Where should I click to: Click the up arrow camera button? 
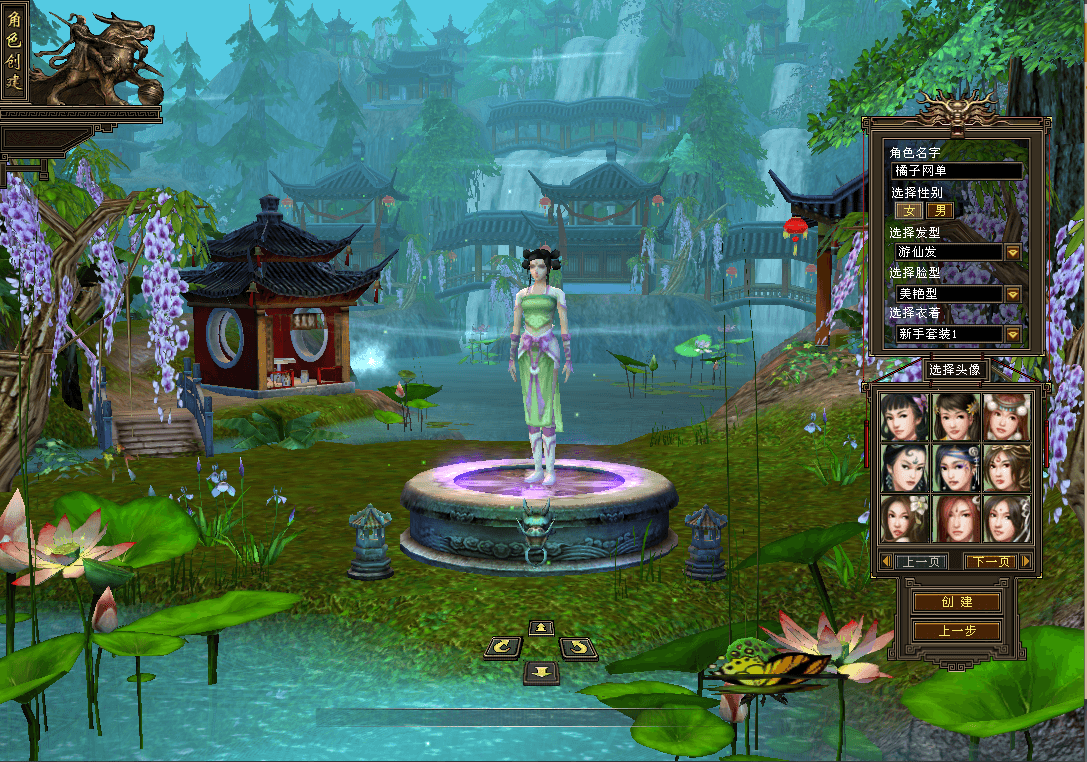pos(541,628)
